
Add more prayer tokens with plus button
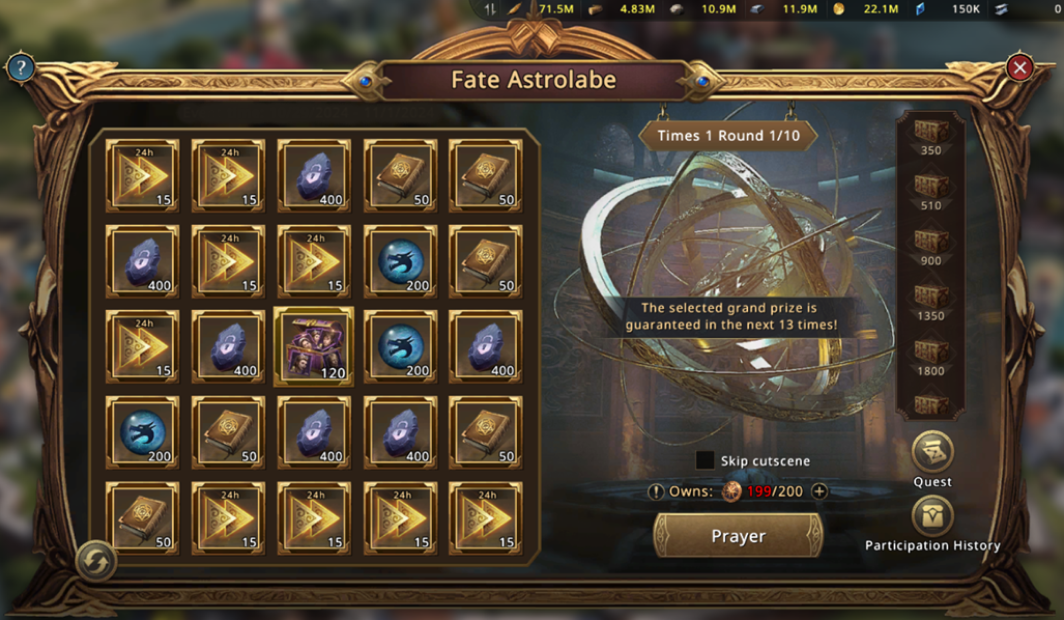coord(820,491)
